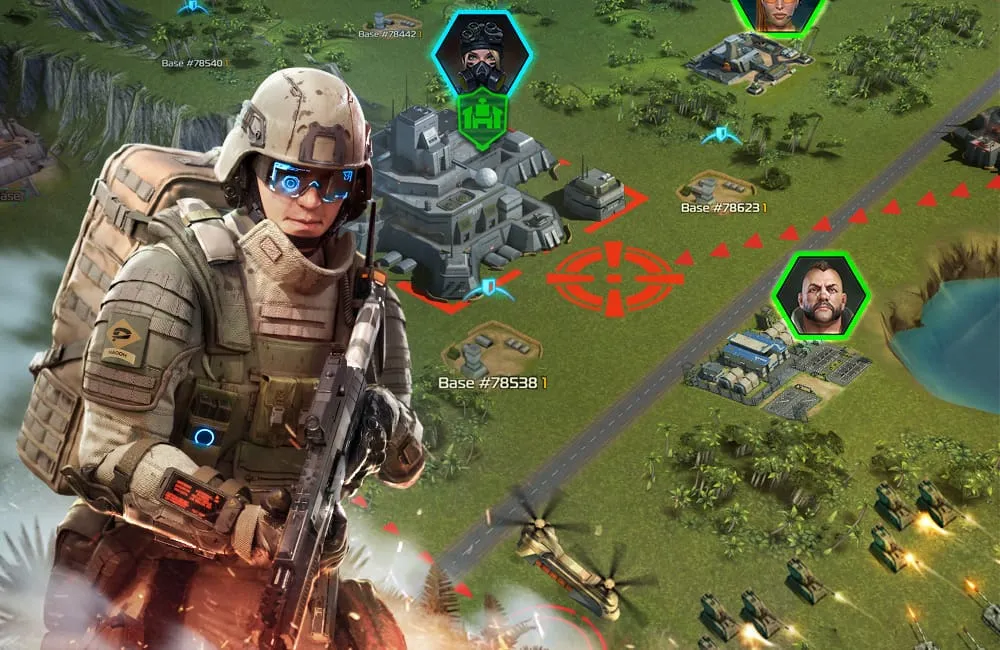Click the red crosshair attack target marker
Image resolution: width=1000 pixels, height=650 pixels.
pyautogui.click(x=614, y=279)
